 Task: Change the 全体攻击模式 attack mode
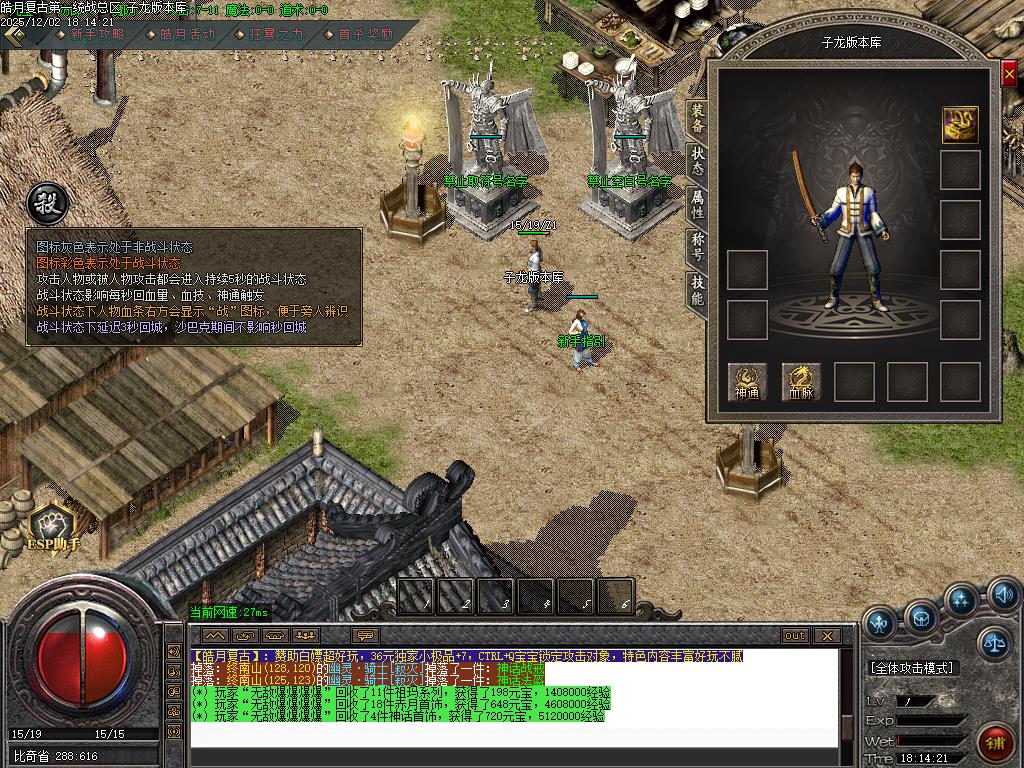coord(912,667)
